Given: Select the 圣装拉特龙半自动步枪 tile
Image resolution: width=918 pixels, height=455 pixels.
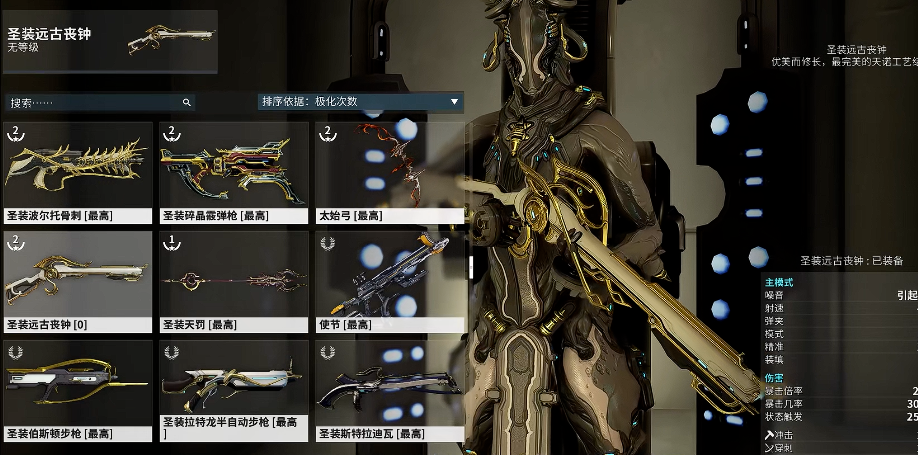Looking at the screenshot, I should [x=234, y=390].
